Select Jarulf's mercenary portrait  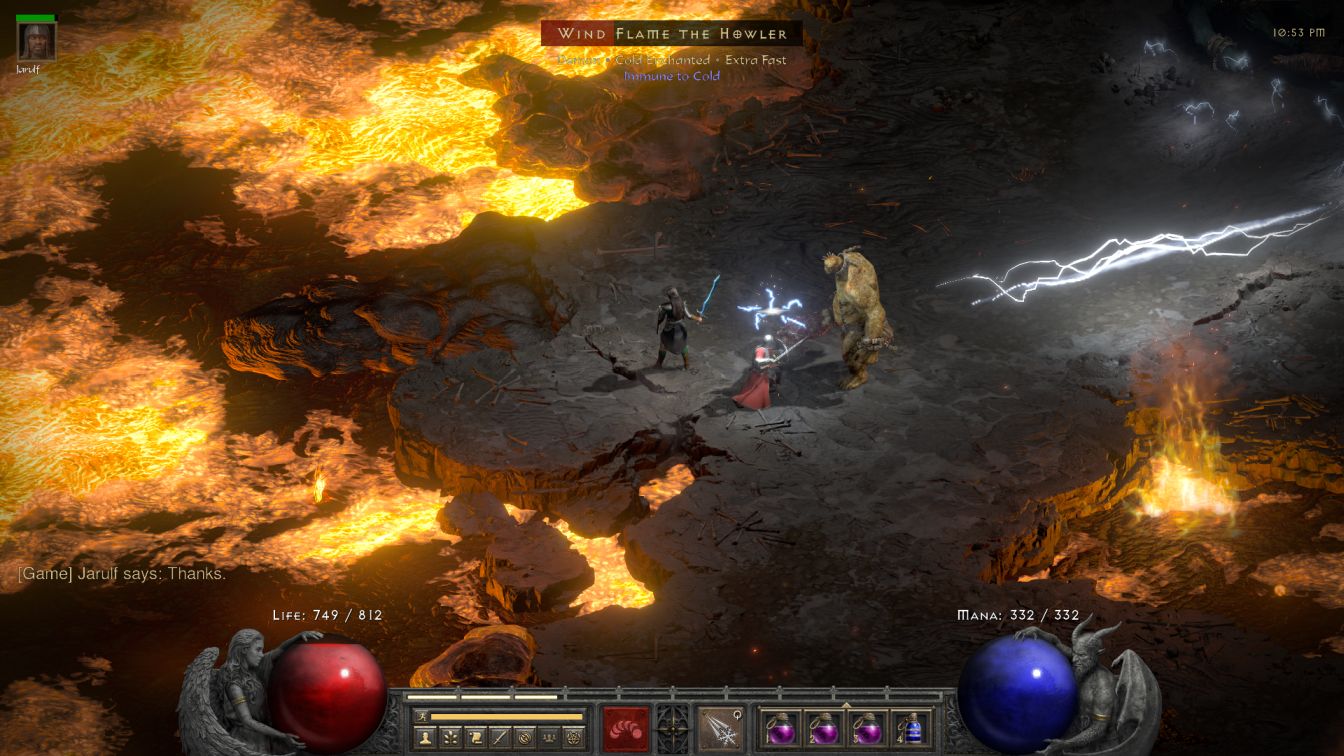pyautogui.click(x=37, y=41)
